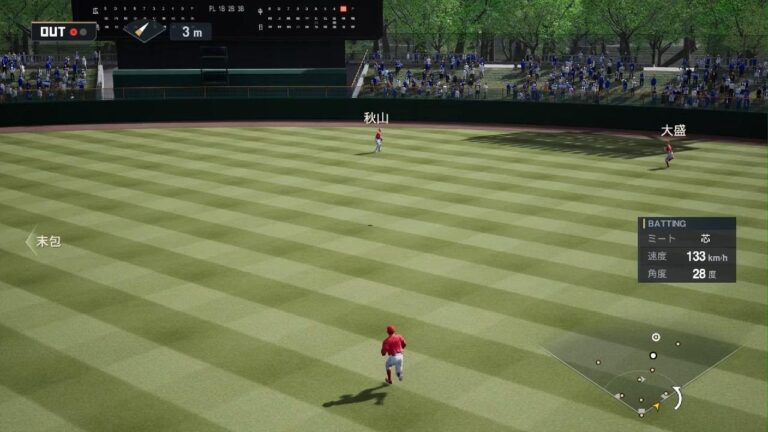Select the left arrow direction indicator
This screenshot has height=432, width=768.
click(30, 241)
